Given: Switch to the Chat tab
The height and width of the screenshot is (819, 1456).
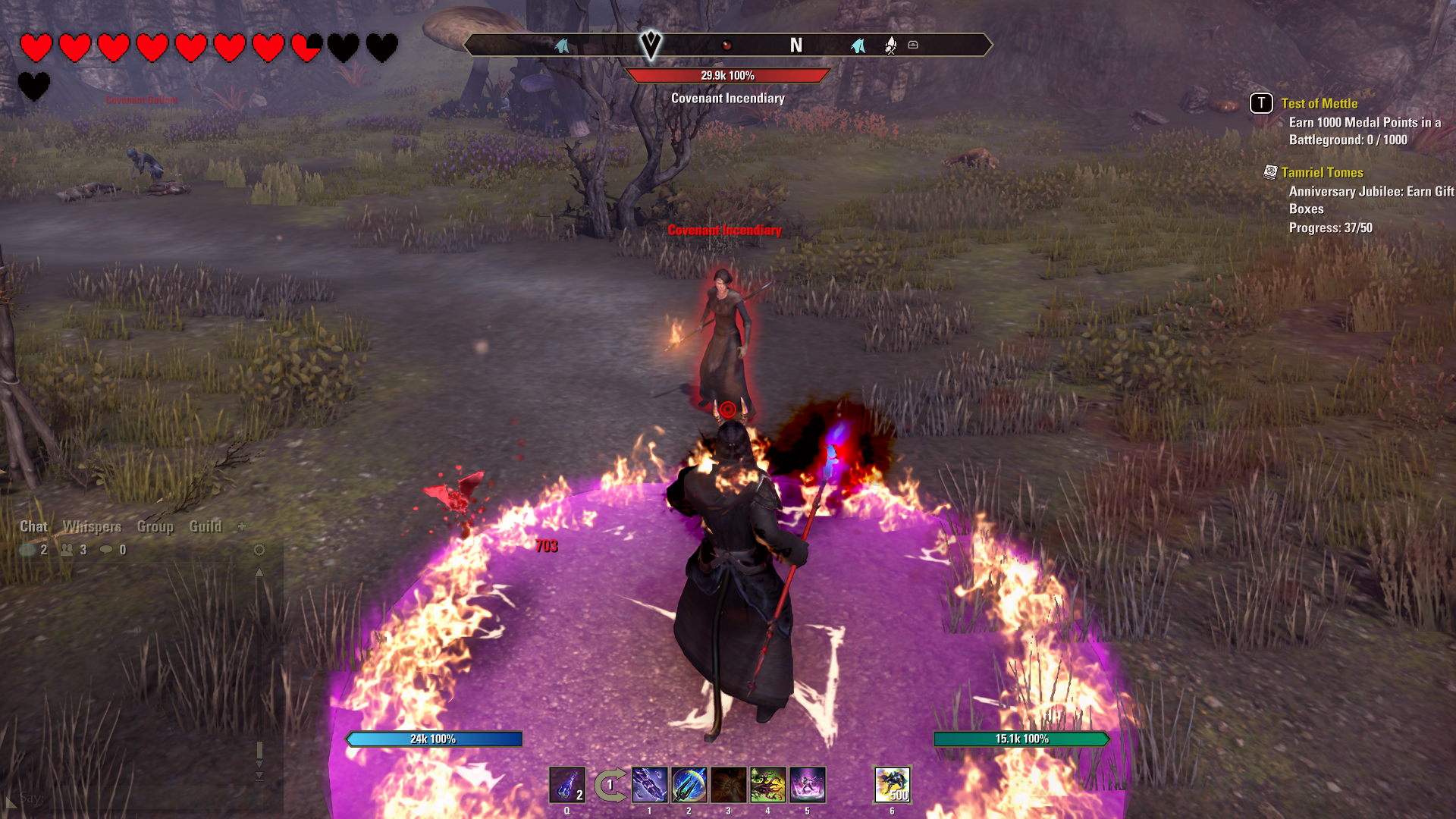Looking at the screenshot, I should pyautogui.click(x=33, y=526).
